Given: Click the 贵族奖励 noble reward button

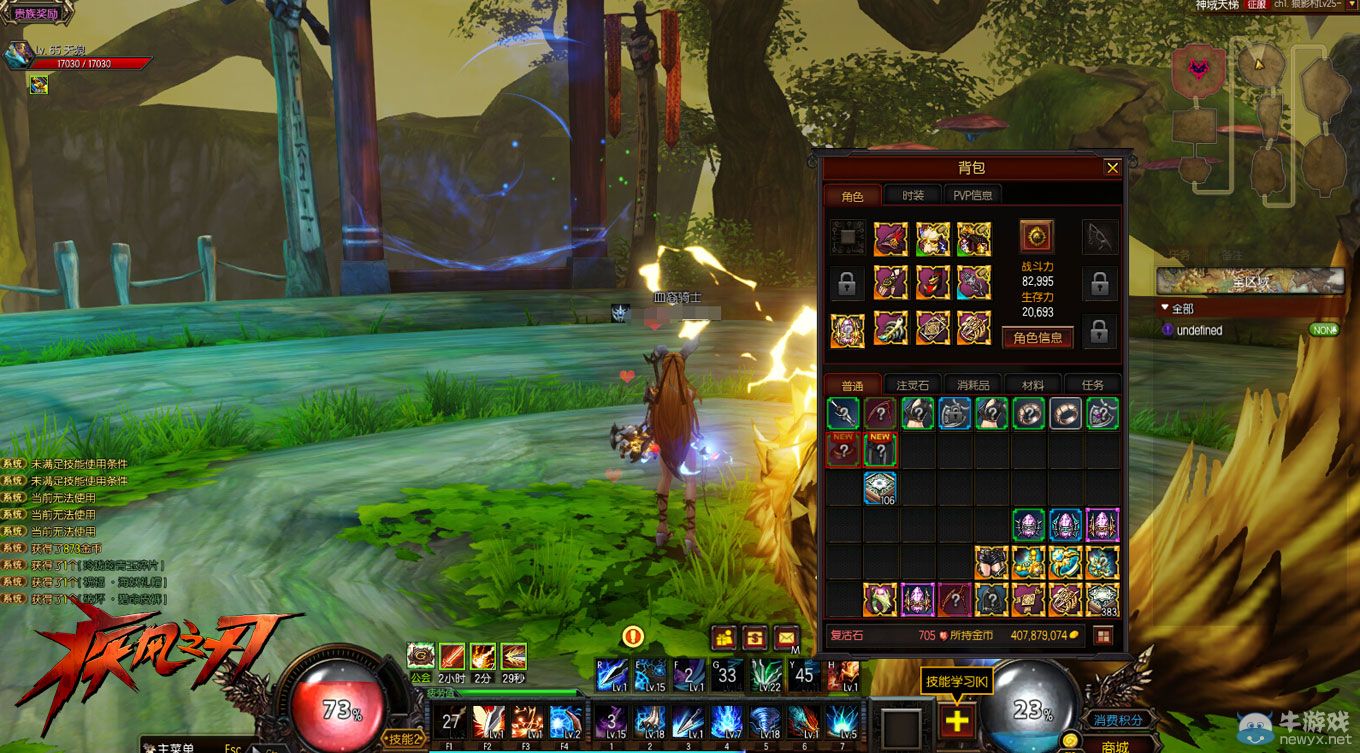Looking at the screenshot, I should click(x=36, y=14).
